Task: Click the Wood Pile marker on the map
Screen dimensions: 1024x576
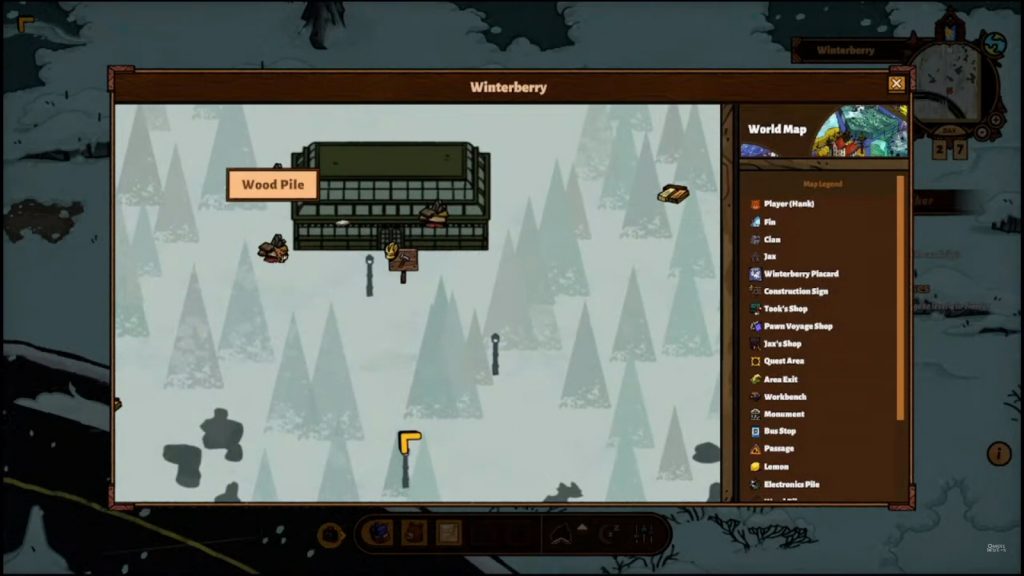Action: 273,249
